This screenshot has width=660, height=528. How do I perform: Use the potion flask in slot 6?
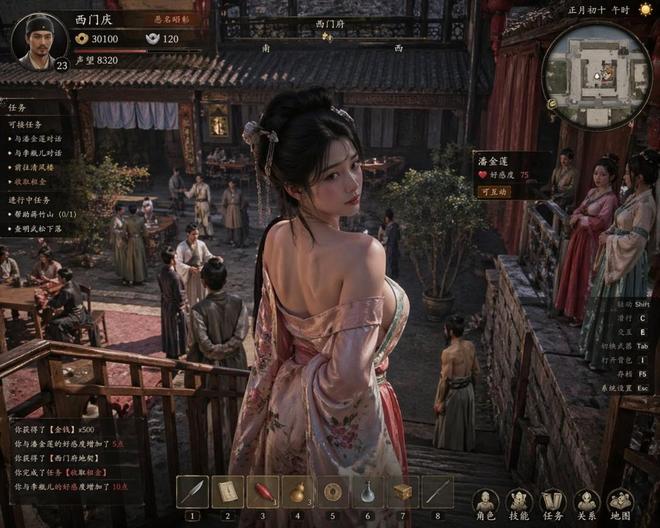point(367,492)
